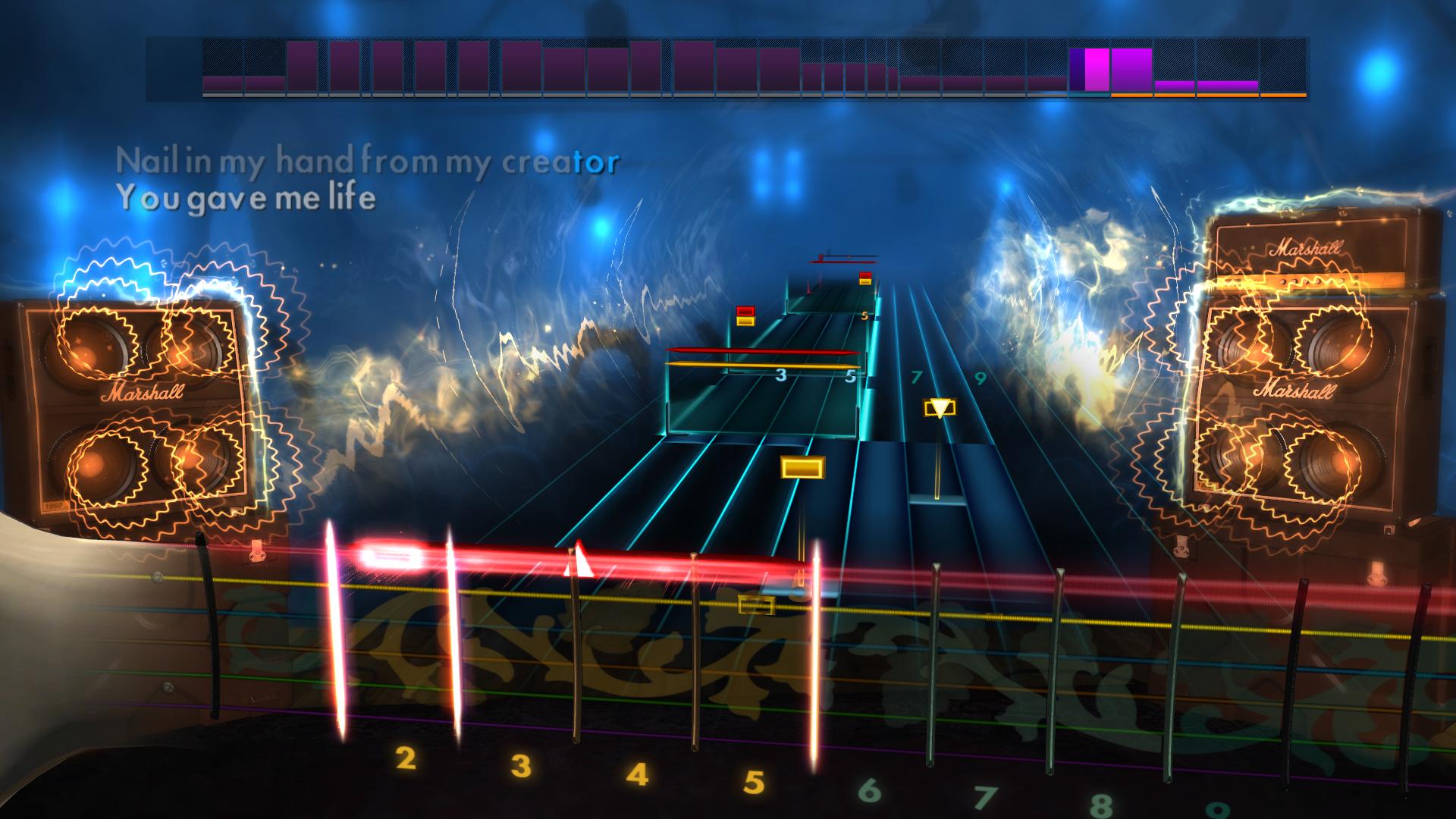This screenshot has height=819, width=1456.
Task: Click the lyric line 'You gave me life'
Action: point(247,199)
